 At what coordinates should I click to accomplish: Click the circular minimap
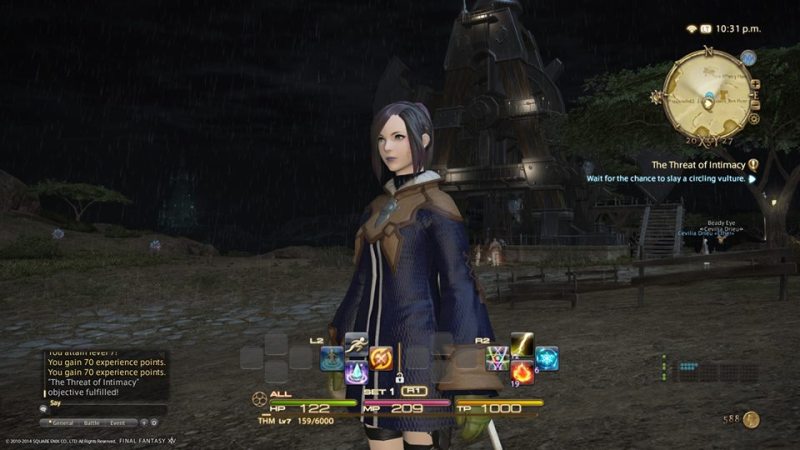click(x=709, y=95)
